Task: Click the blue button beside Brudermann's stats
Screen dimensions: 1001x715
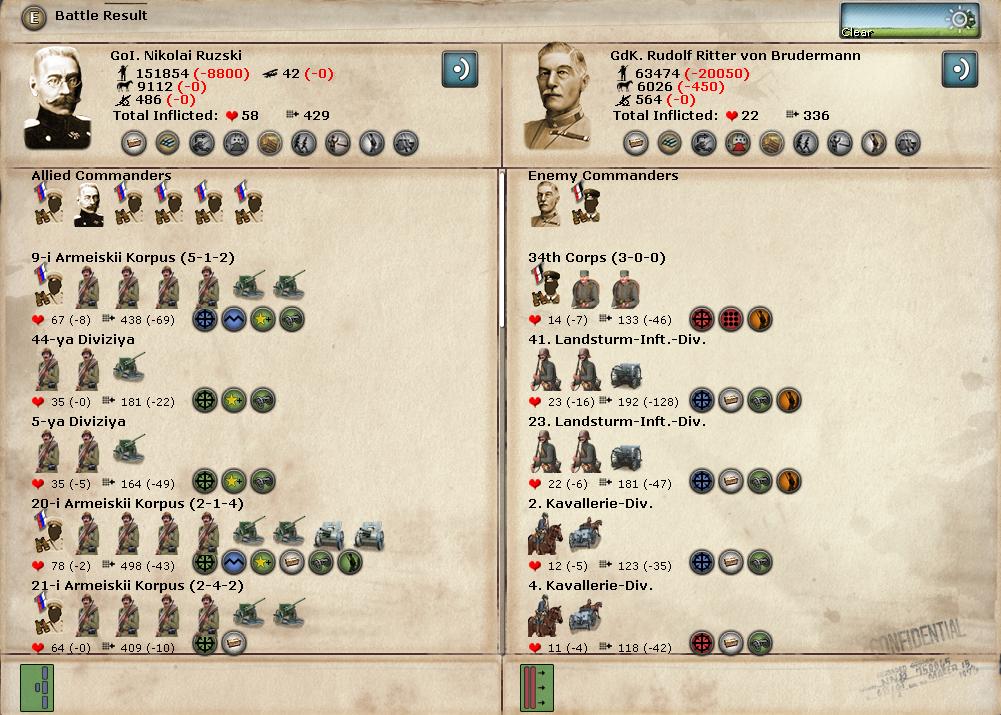Action: coord(960,70)
